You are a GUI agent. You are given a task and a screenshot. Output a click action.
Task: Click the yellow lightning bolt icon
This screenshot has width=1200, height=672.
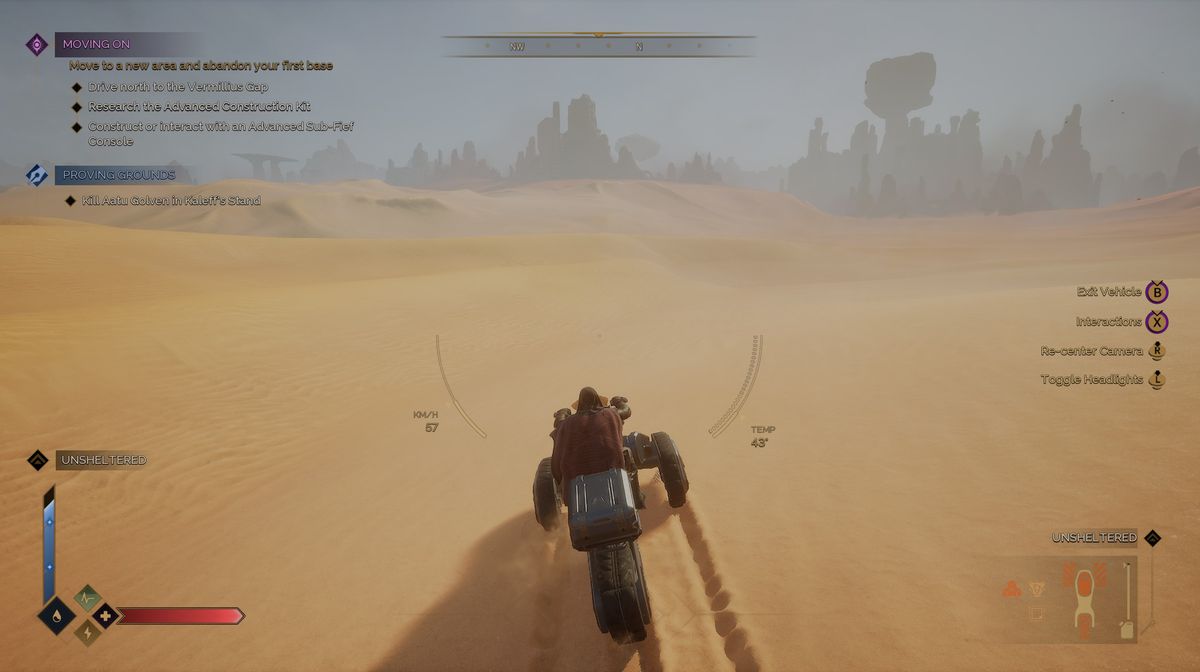[x=87, y=632]
